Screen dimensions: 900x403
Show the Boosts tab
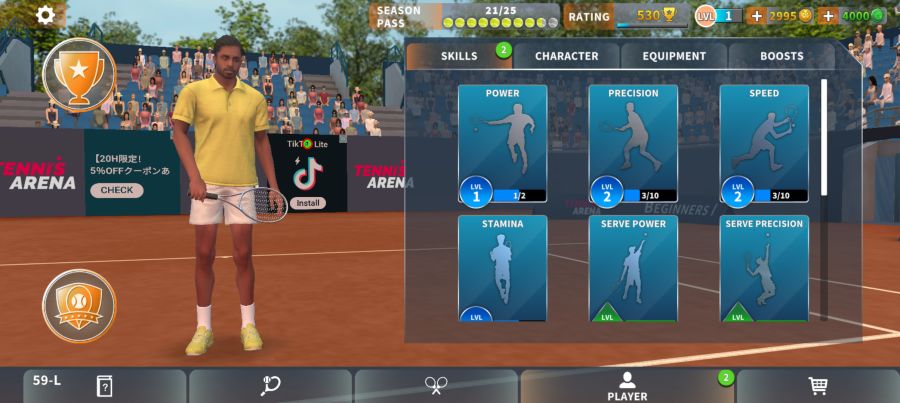click(781, 56)
